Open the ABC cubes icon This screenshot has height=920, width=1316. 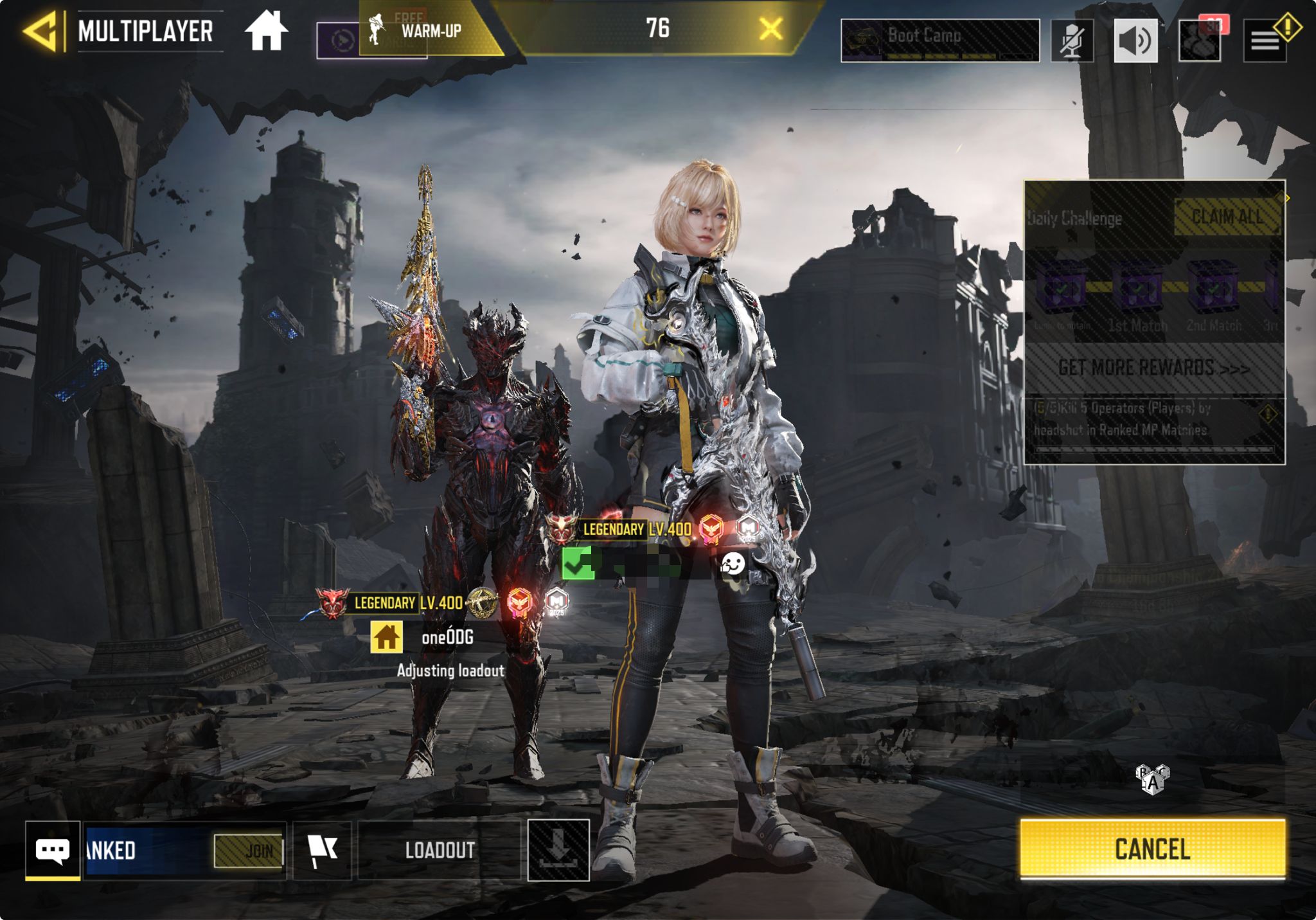pos(1153,779)
